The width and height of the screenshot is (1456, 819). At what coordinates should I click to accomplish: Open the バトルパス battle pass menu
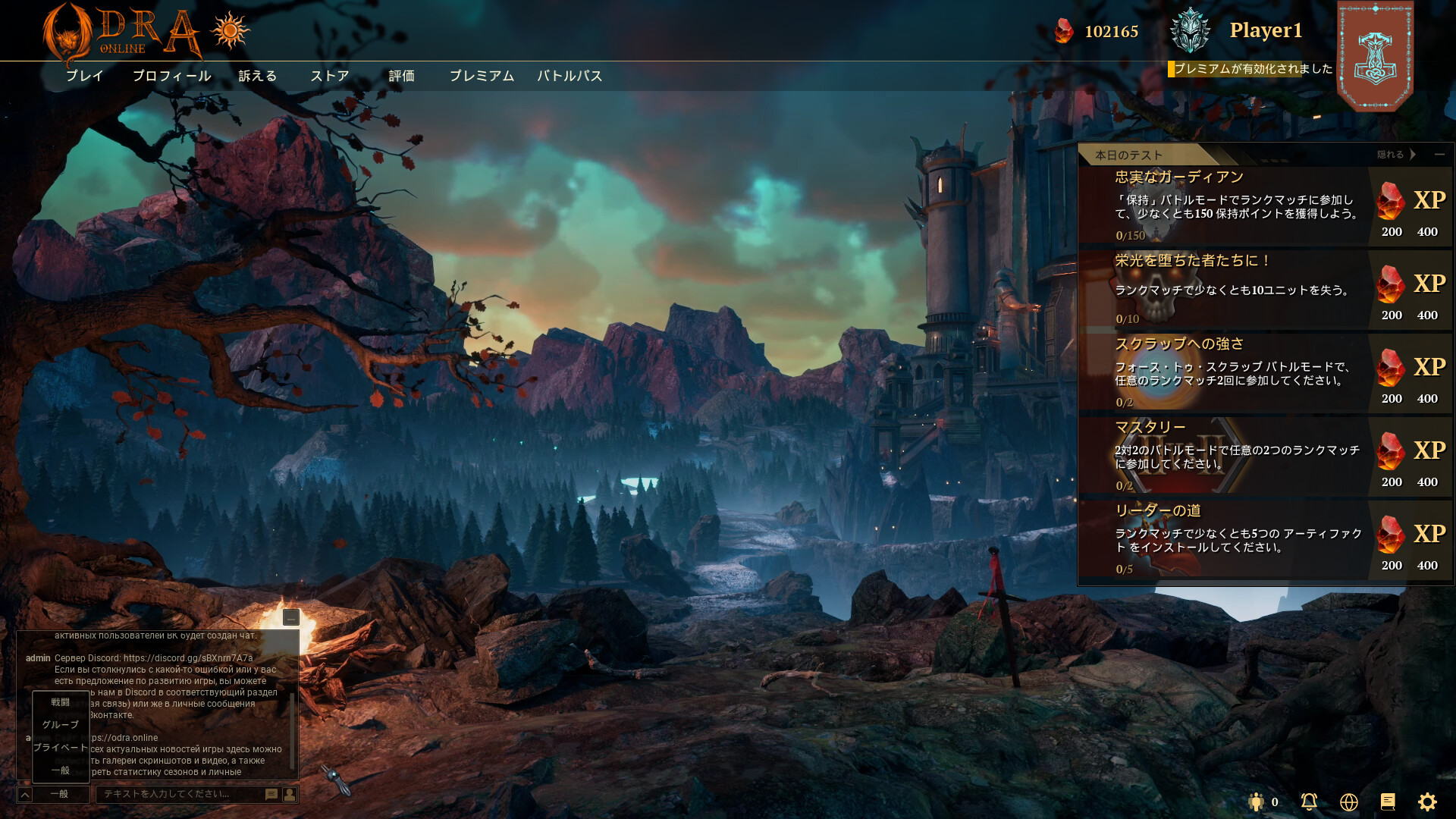[570, 76]
